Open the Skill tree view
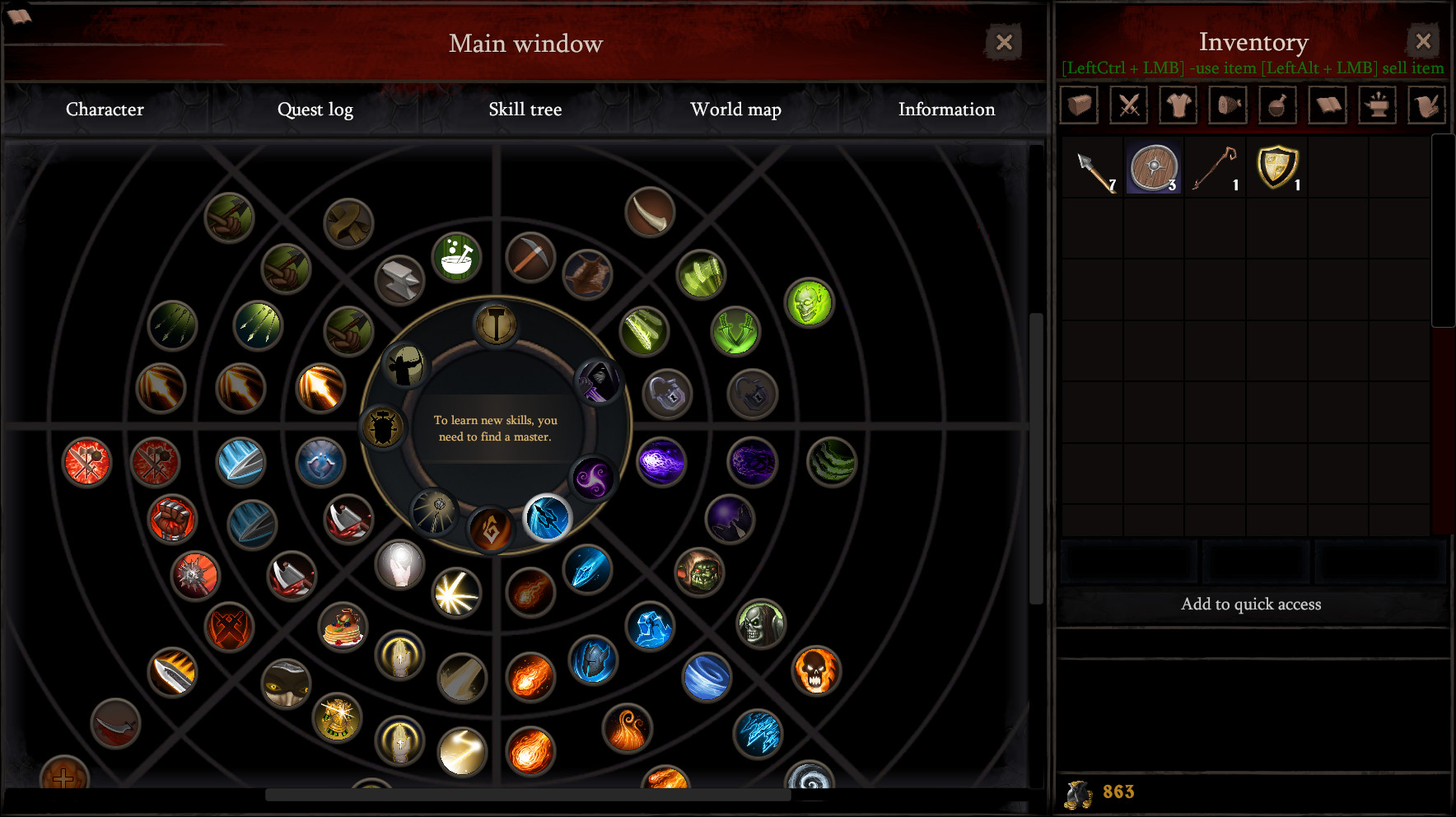The height and width of the screenshot is (817, 1456). [525, 109]
